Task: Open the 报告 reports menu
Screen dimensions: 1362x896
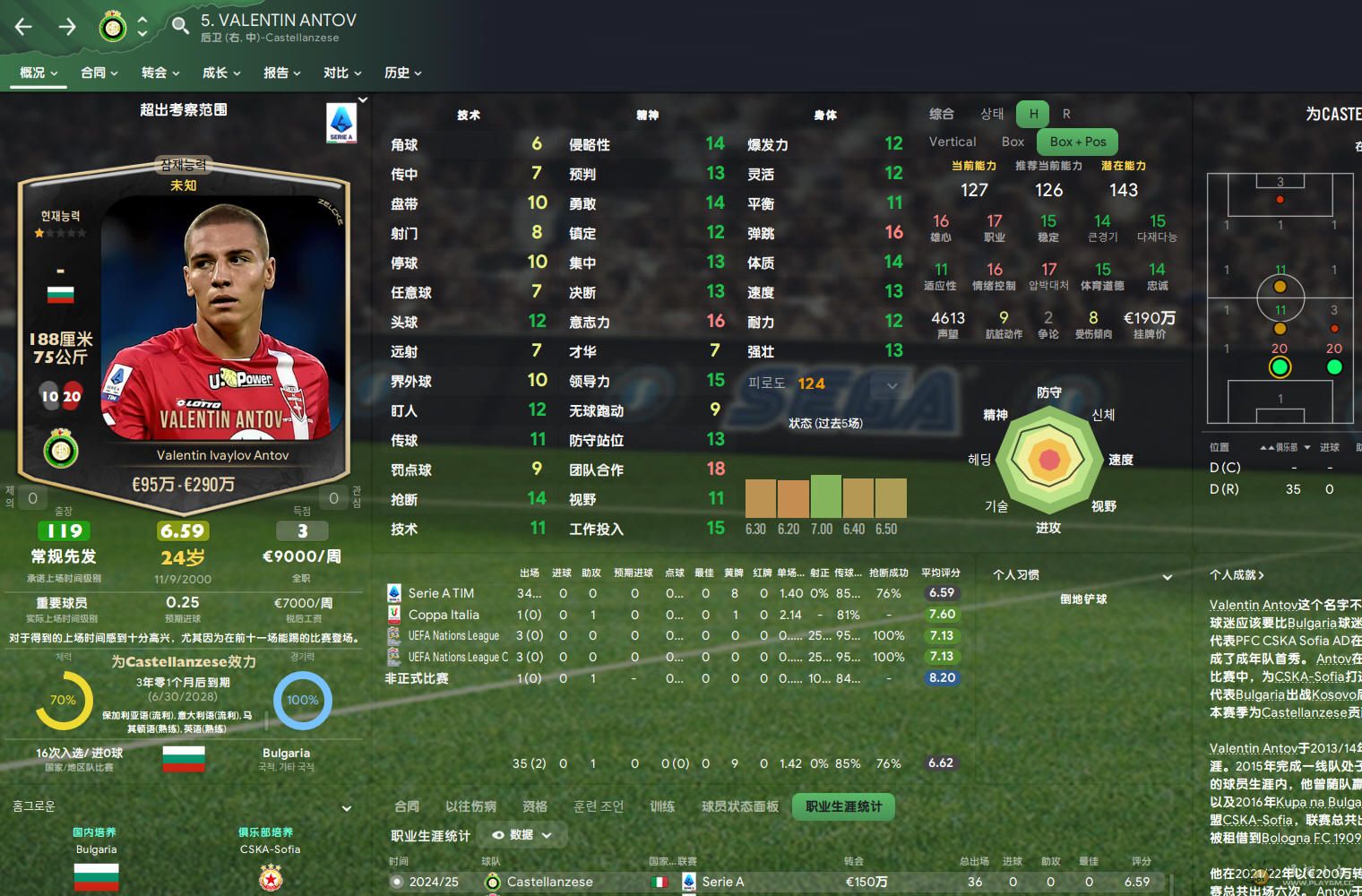Action: tap(282, 73)
